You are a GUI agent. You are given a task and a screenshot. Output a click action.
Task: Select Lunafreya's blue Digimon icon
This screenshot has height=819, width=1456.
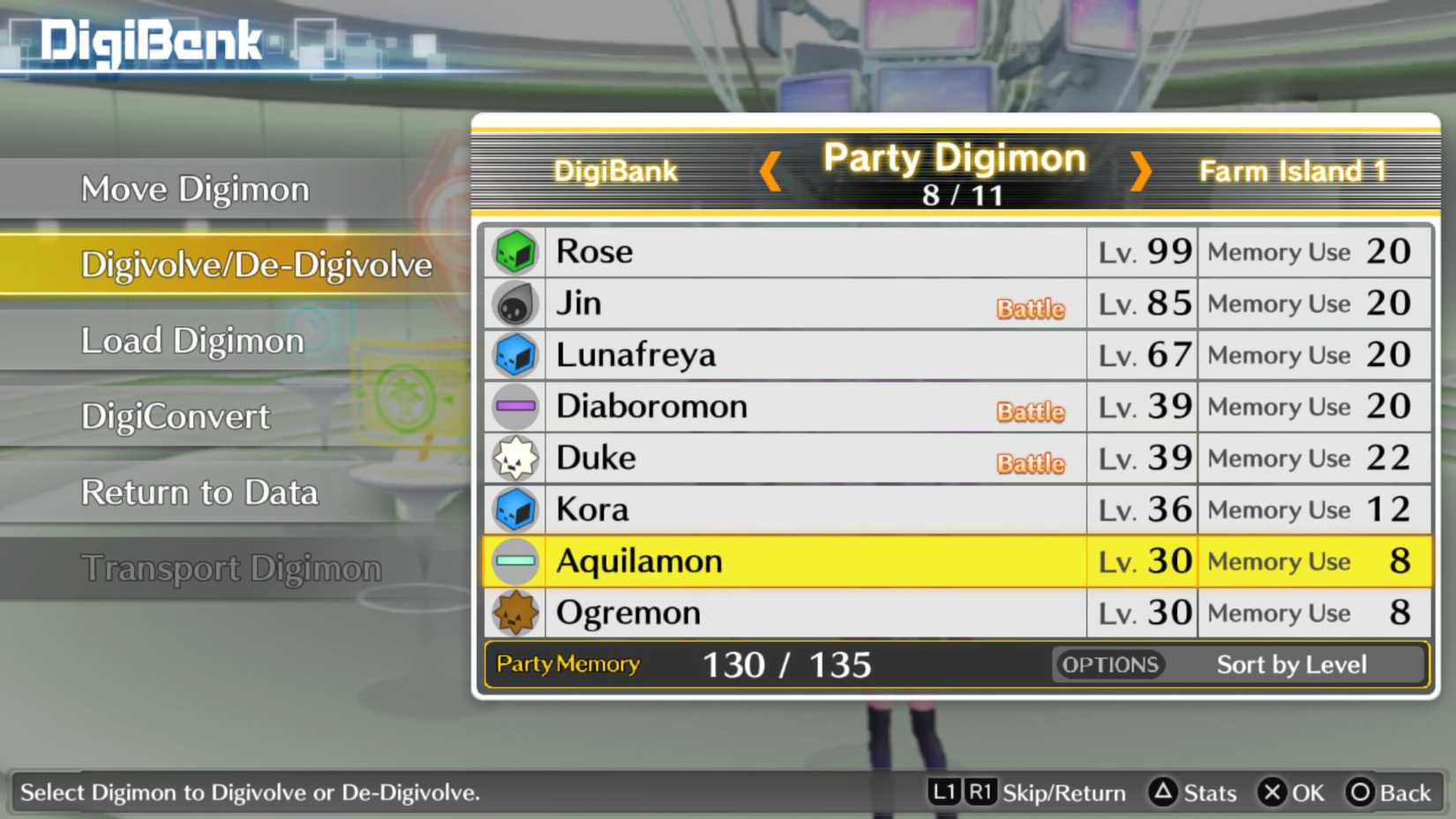coord(514,355)
